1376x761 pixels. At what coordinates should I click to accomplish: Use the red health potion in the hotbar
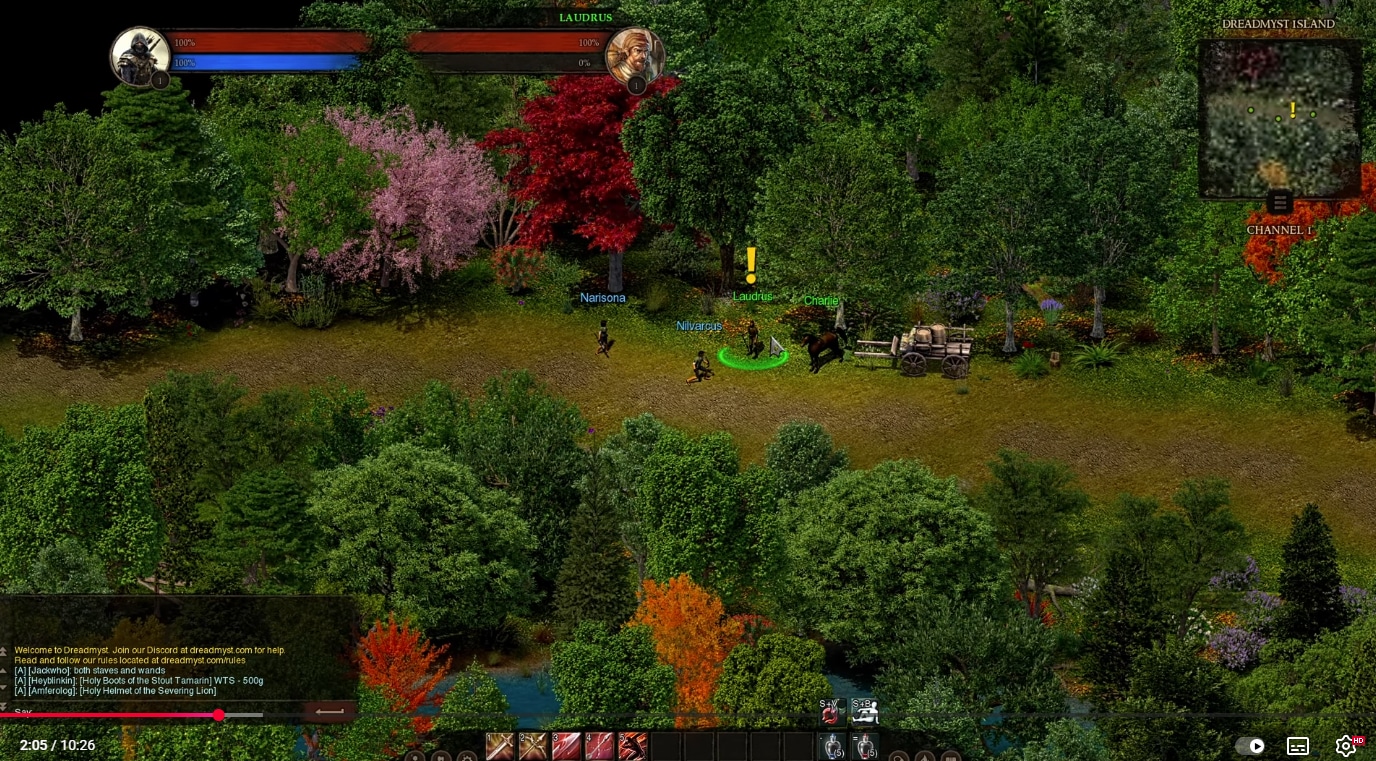864,746
